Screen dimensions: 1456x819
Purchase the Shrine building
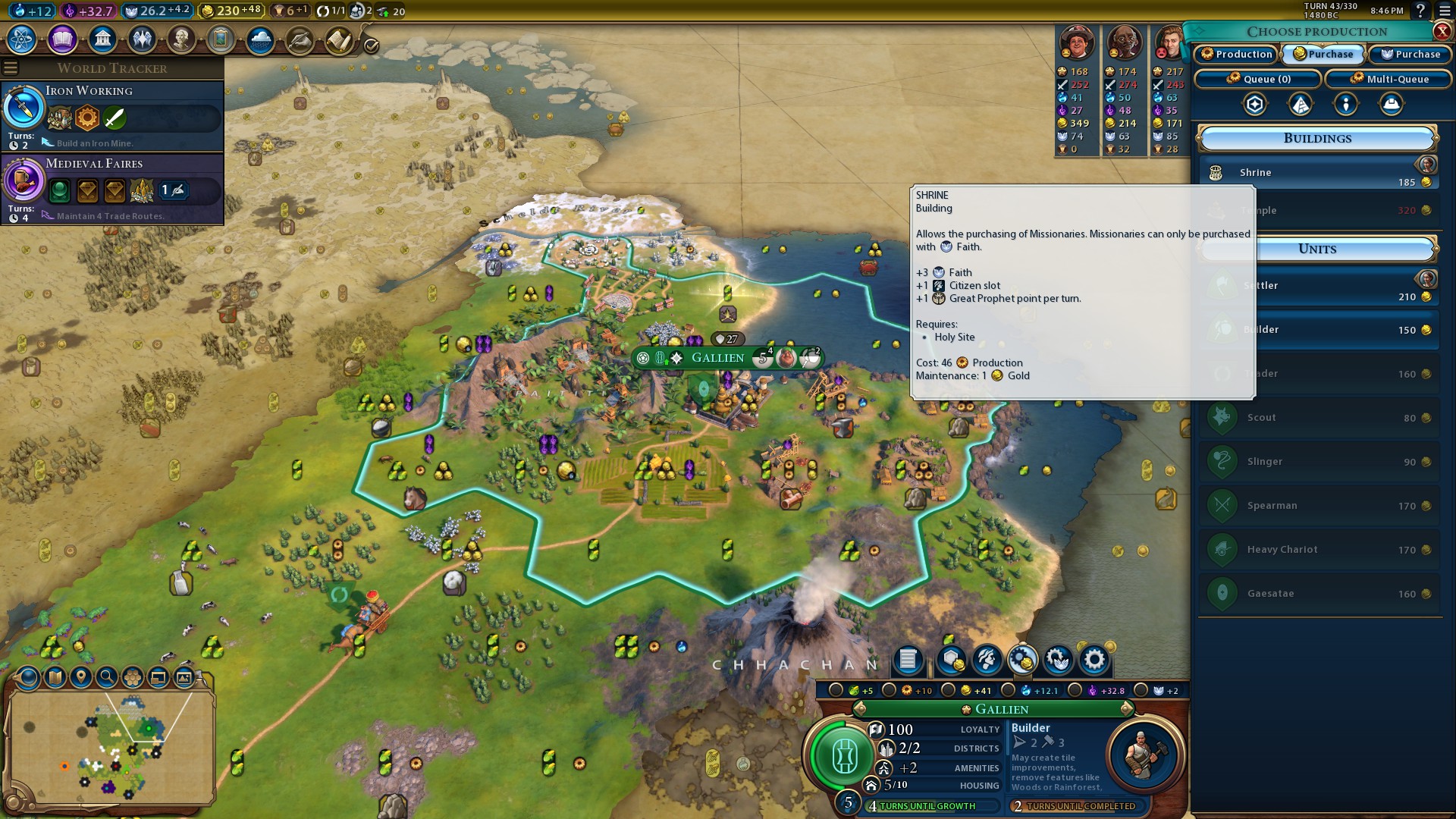tap(1318, 174)
